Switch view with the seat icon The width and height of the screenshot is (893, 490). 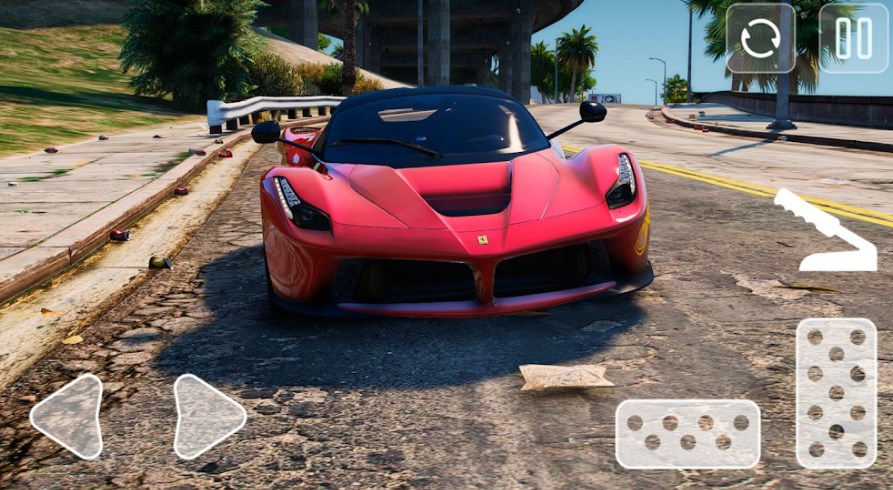tap(823, 231)
